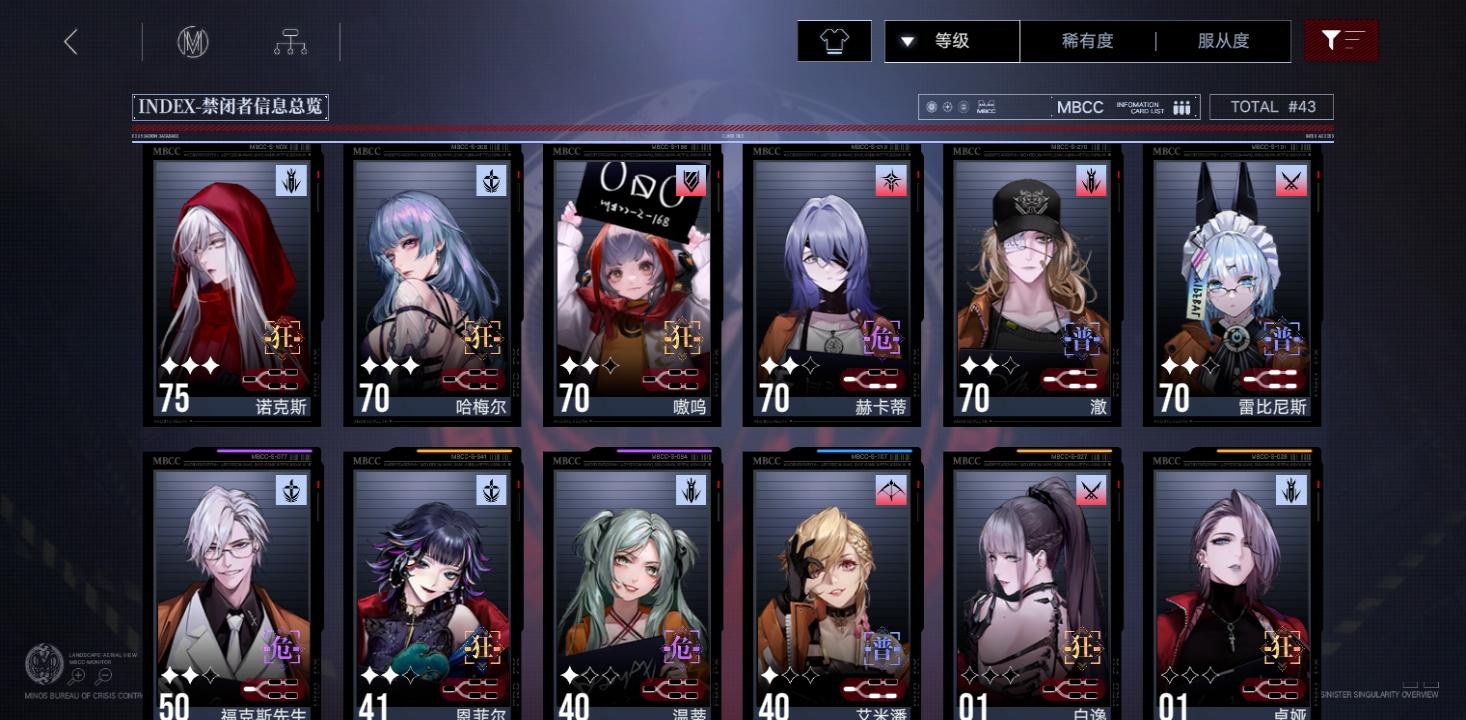Click the anchor emblem on 哈梅尔's card
The width and height of the screenshot is (1466, 720).
491,182
